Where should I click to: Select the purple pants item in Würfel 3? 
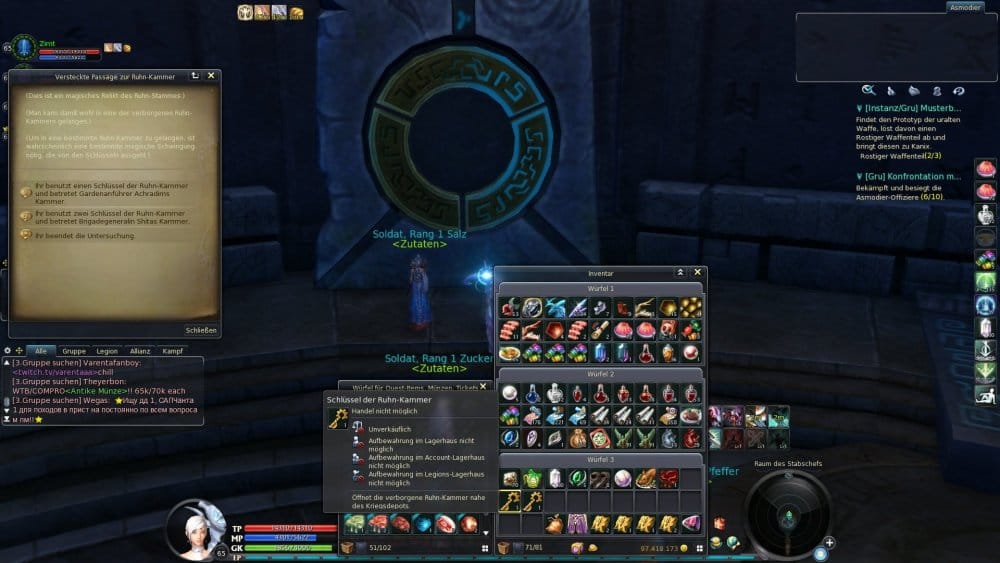point(576,523)
